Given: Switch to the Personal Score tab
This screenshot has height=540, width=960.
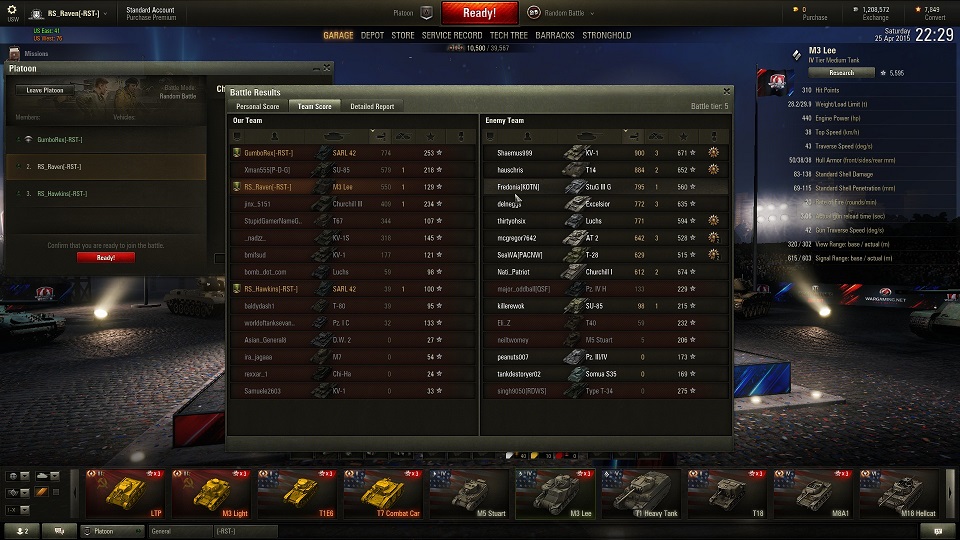Looking at the screenshot, I should 257,106.
